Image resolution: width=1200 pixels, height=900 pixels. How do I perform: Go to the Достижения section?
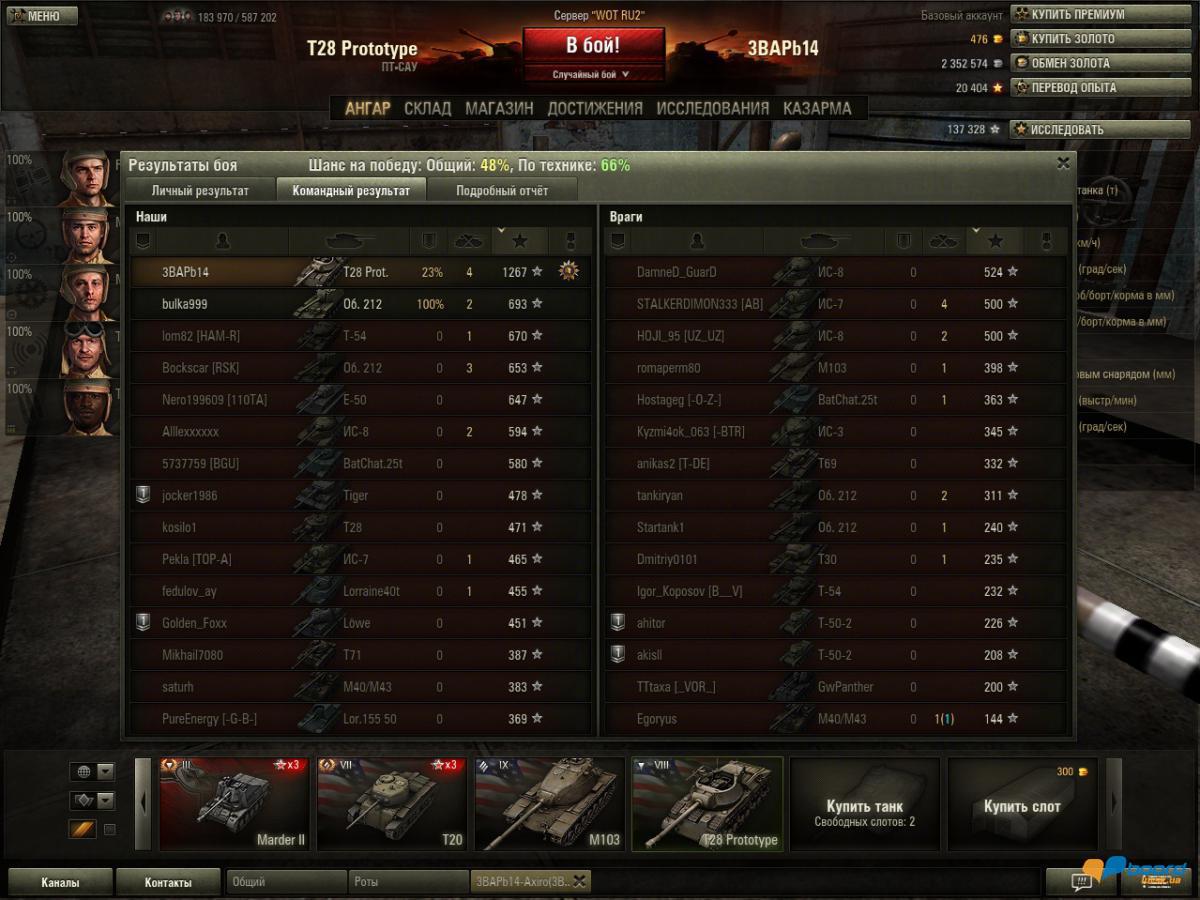click(595, 108)
